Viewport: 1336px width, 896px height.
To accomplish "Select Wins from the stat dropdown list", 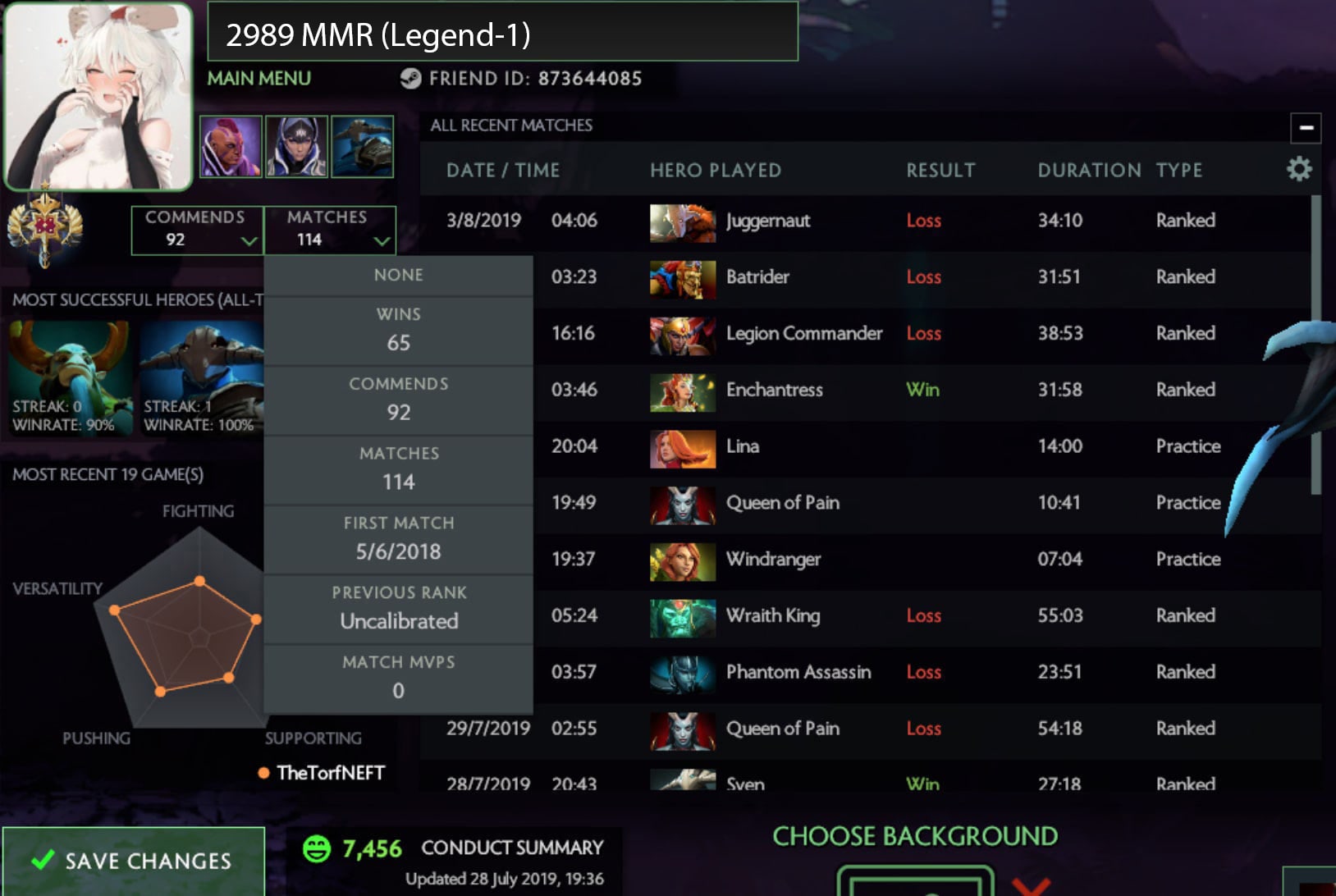I will click(x=398, y=330).
